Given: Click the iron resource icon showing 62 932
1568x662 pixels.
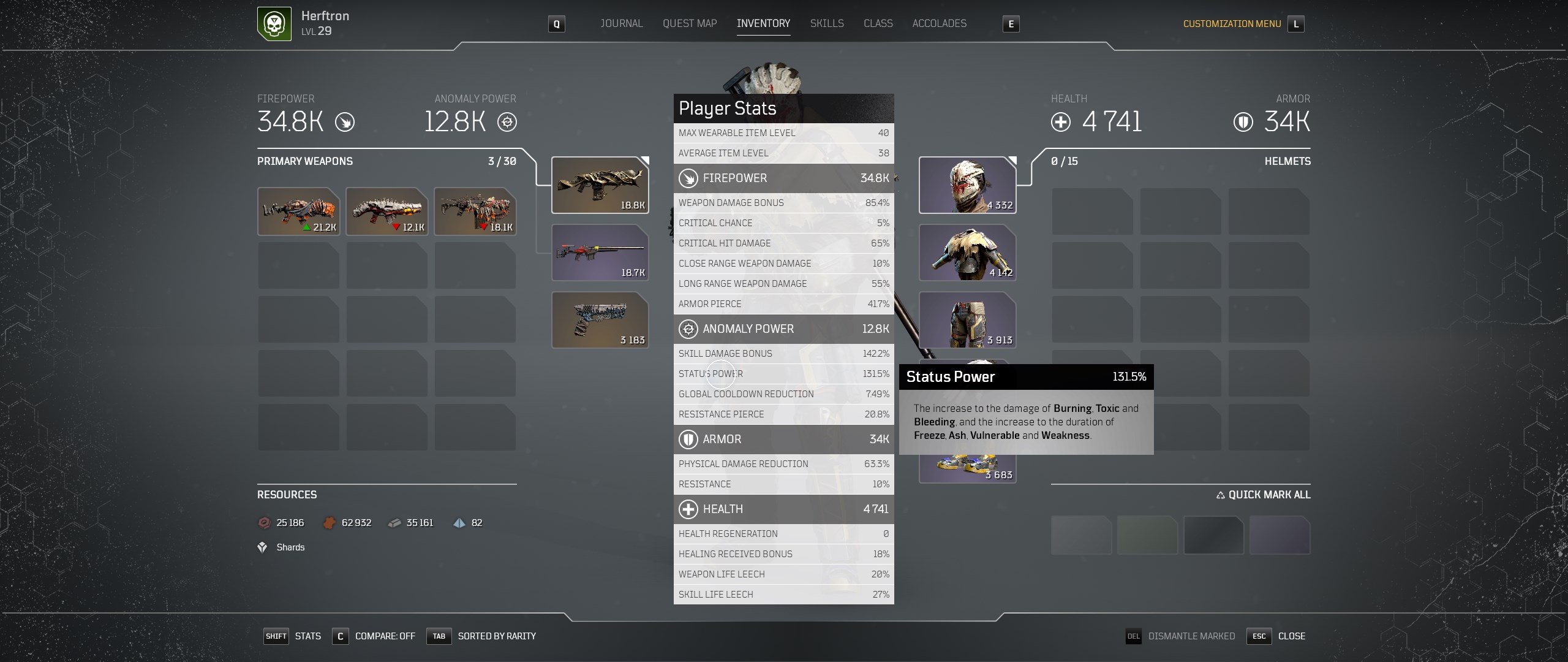Looking at the screenshot, I should 330,523.
